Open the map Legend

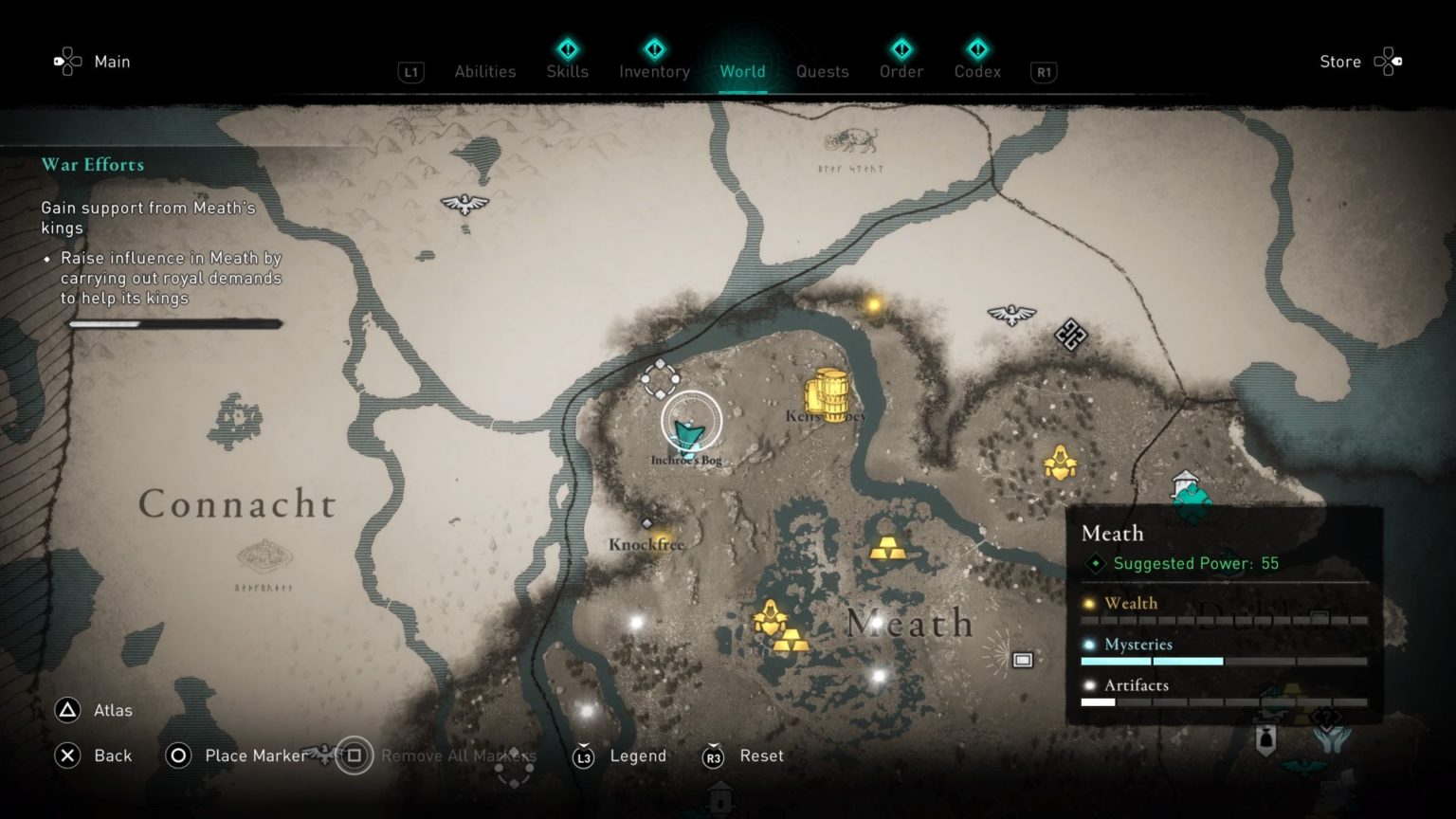click(x=638, y=755)
